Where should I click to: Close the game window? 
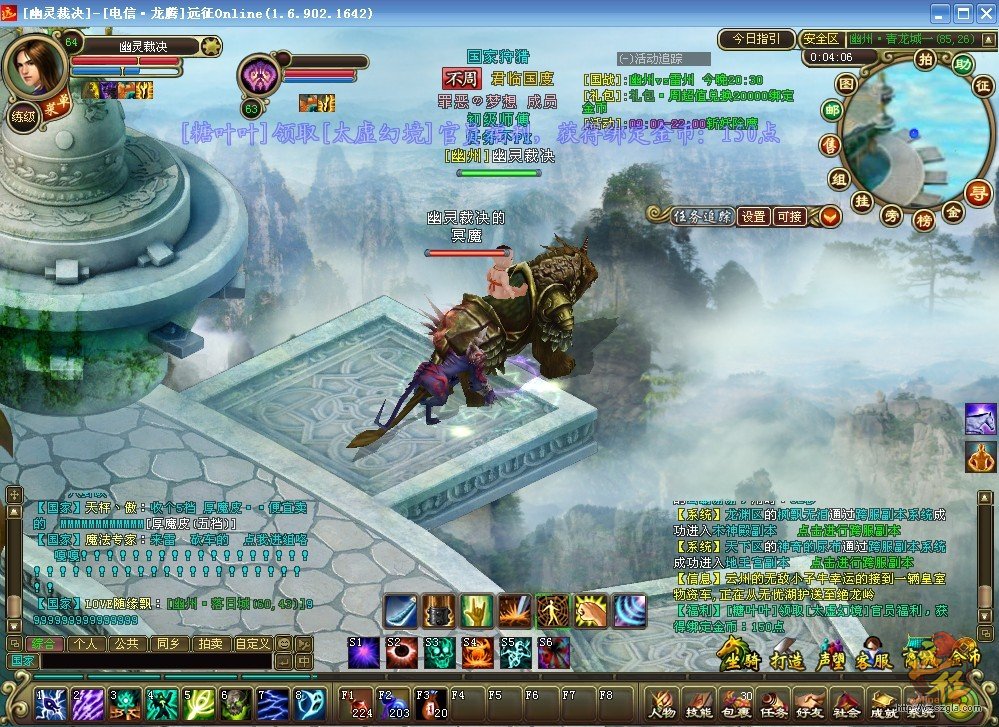coord(984,13)
